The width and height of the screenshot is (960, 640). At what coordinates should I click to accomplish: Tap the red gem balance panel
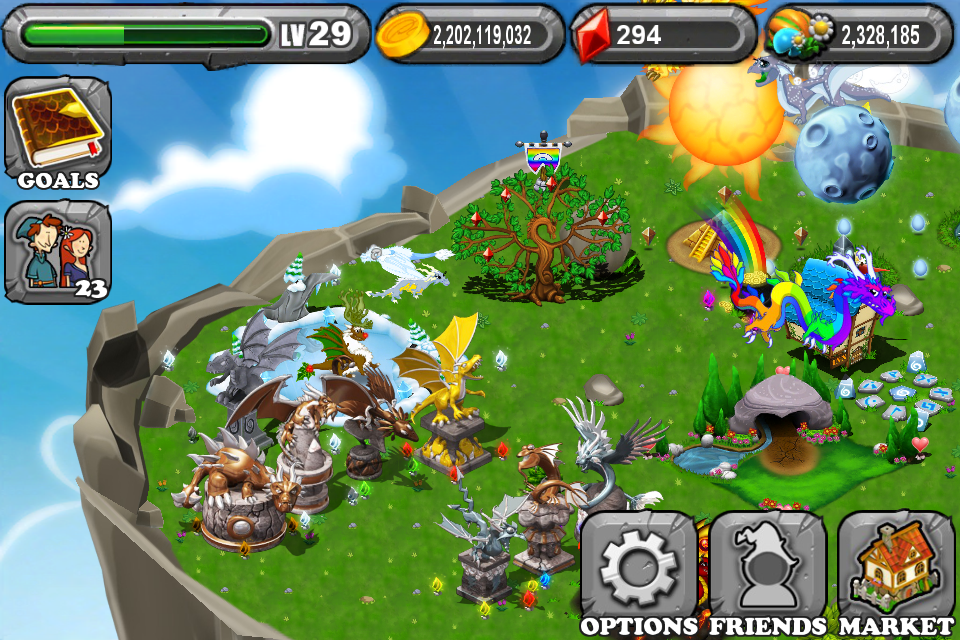662,35
